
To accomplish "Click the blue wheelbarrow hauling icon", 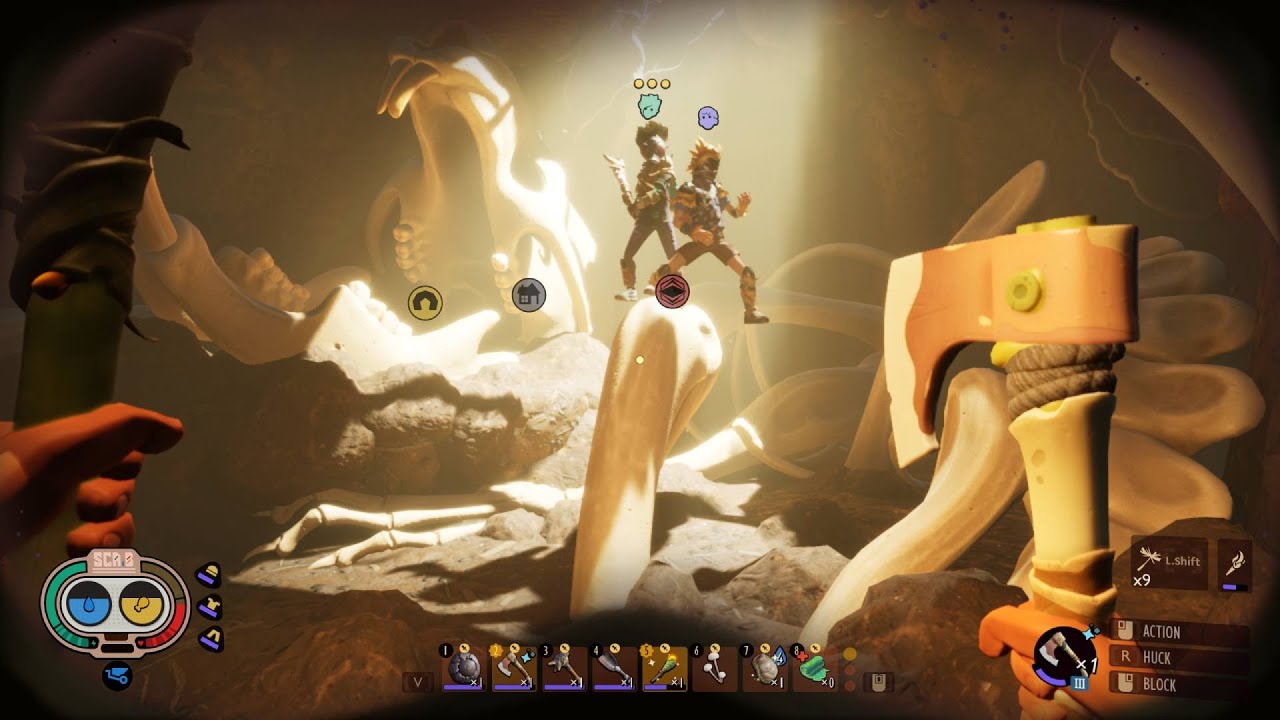I will click(116, 677).
